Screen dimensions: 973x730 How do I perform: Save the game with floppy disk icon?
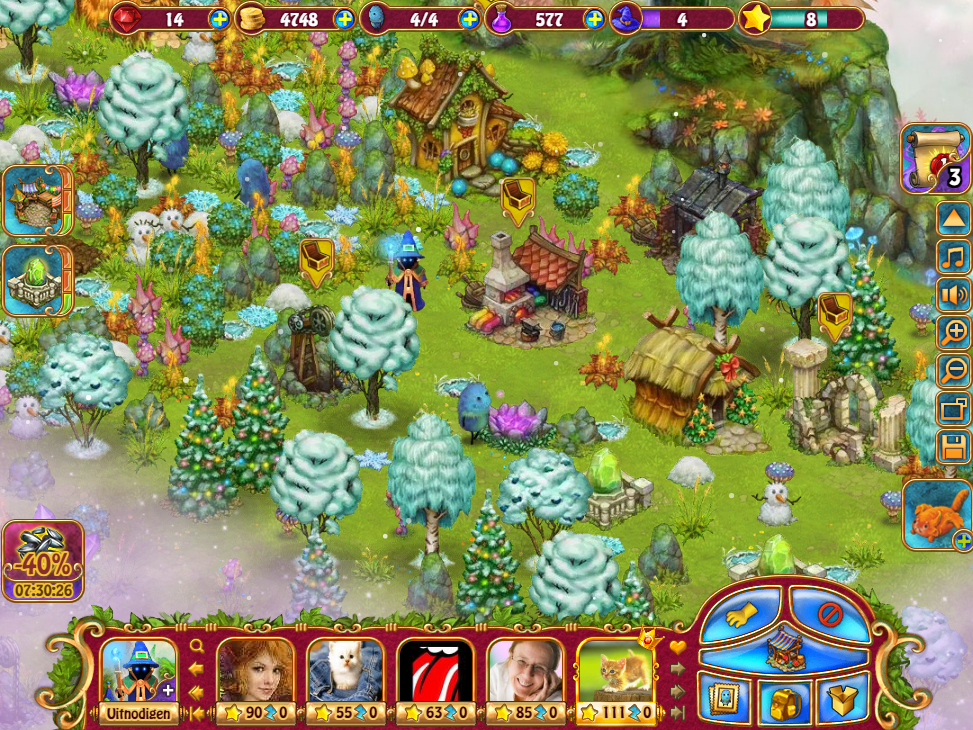(954, 446)
